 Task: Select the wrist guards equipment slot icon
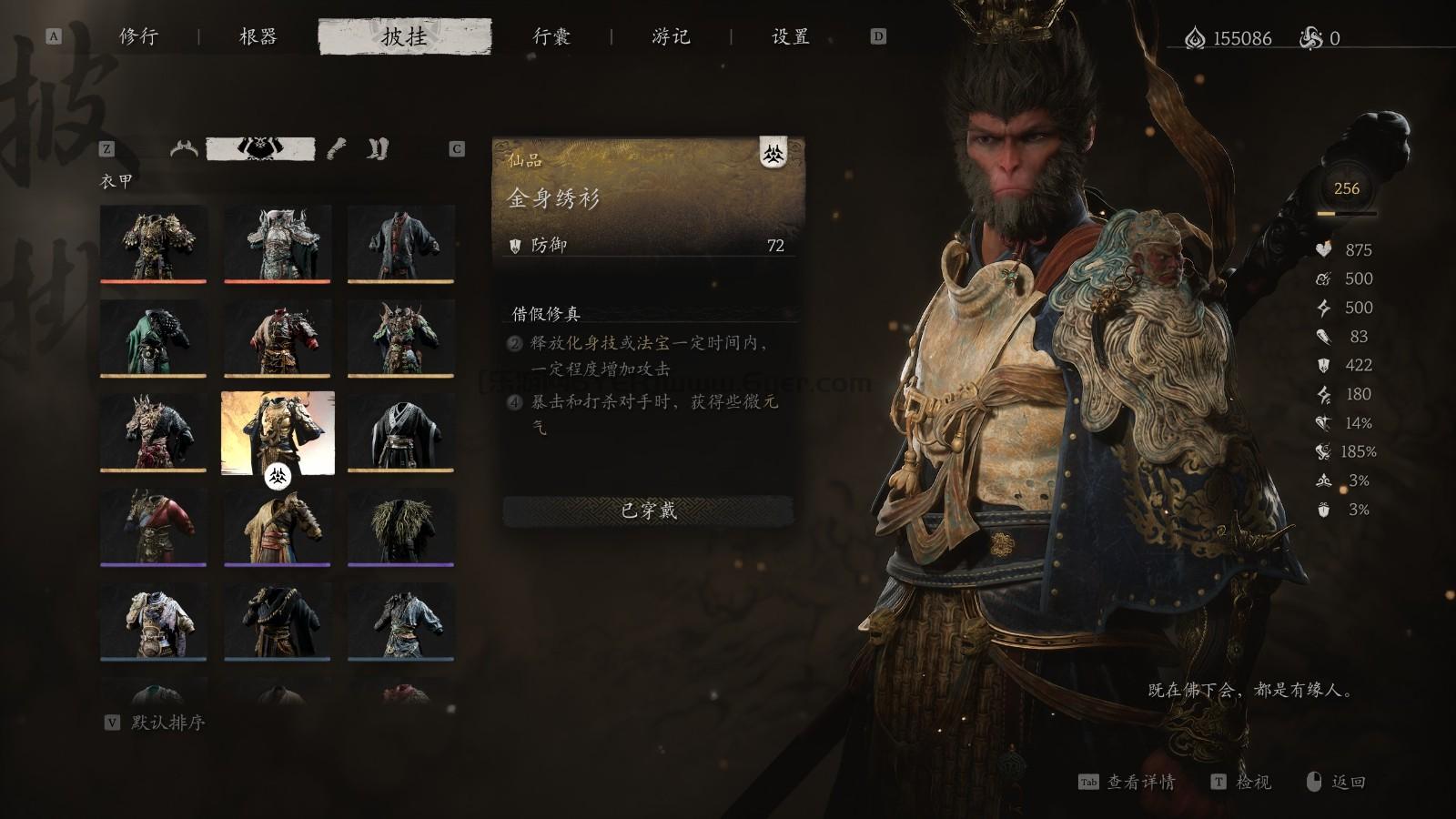[x=336, y=149]
